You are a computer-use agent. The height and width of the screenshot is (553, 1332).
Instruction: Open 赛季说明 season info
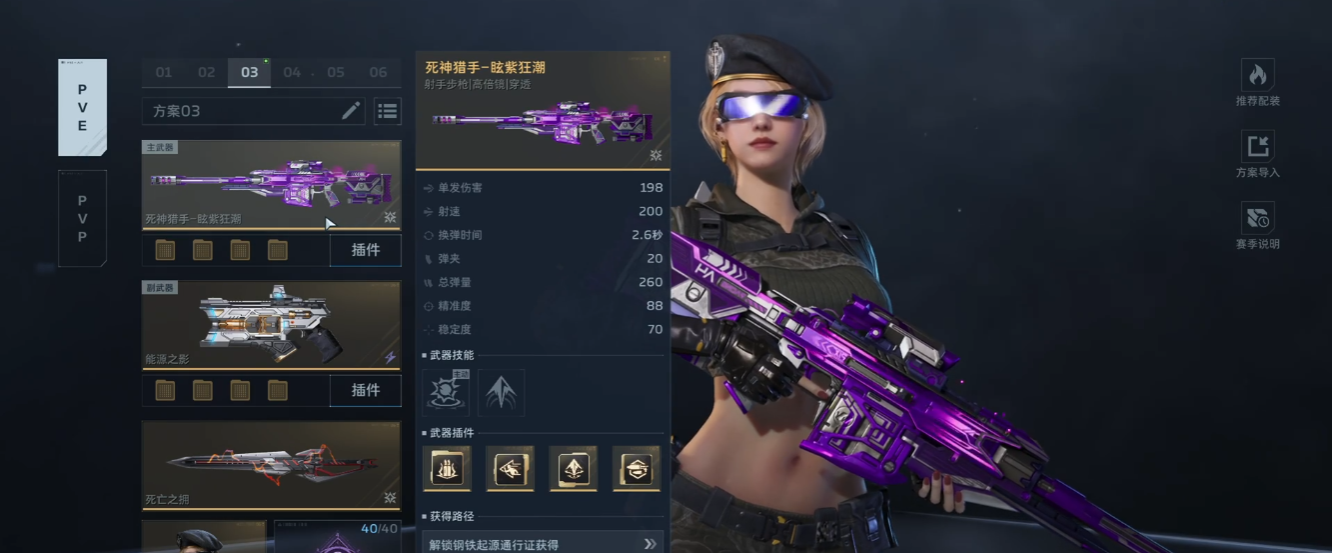(1257, 225)
